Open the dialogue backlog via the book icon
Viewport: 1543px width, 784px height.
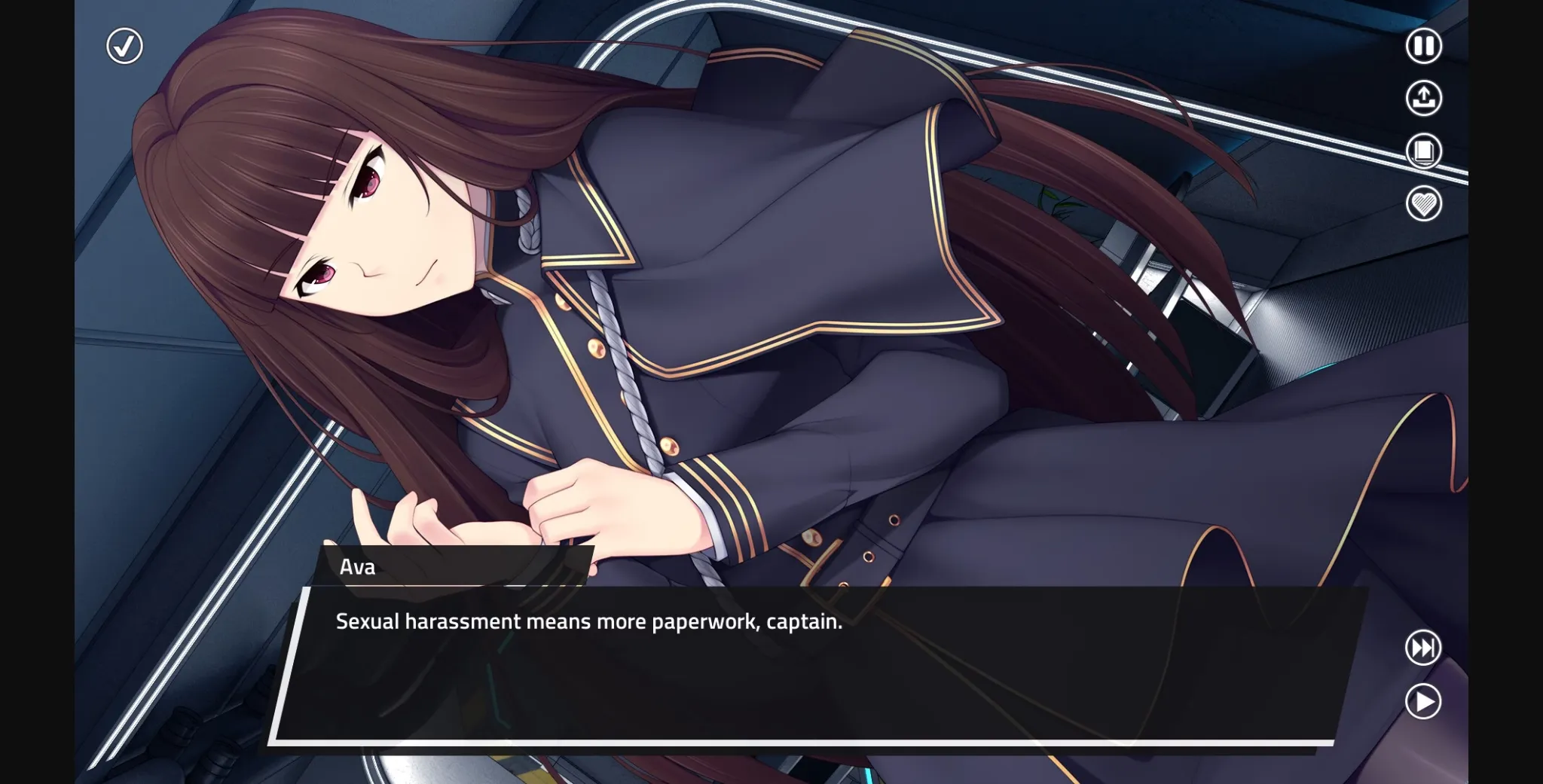pyautogui.click(x=1422, y=152)
